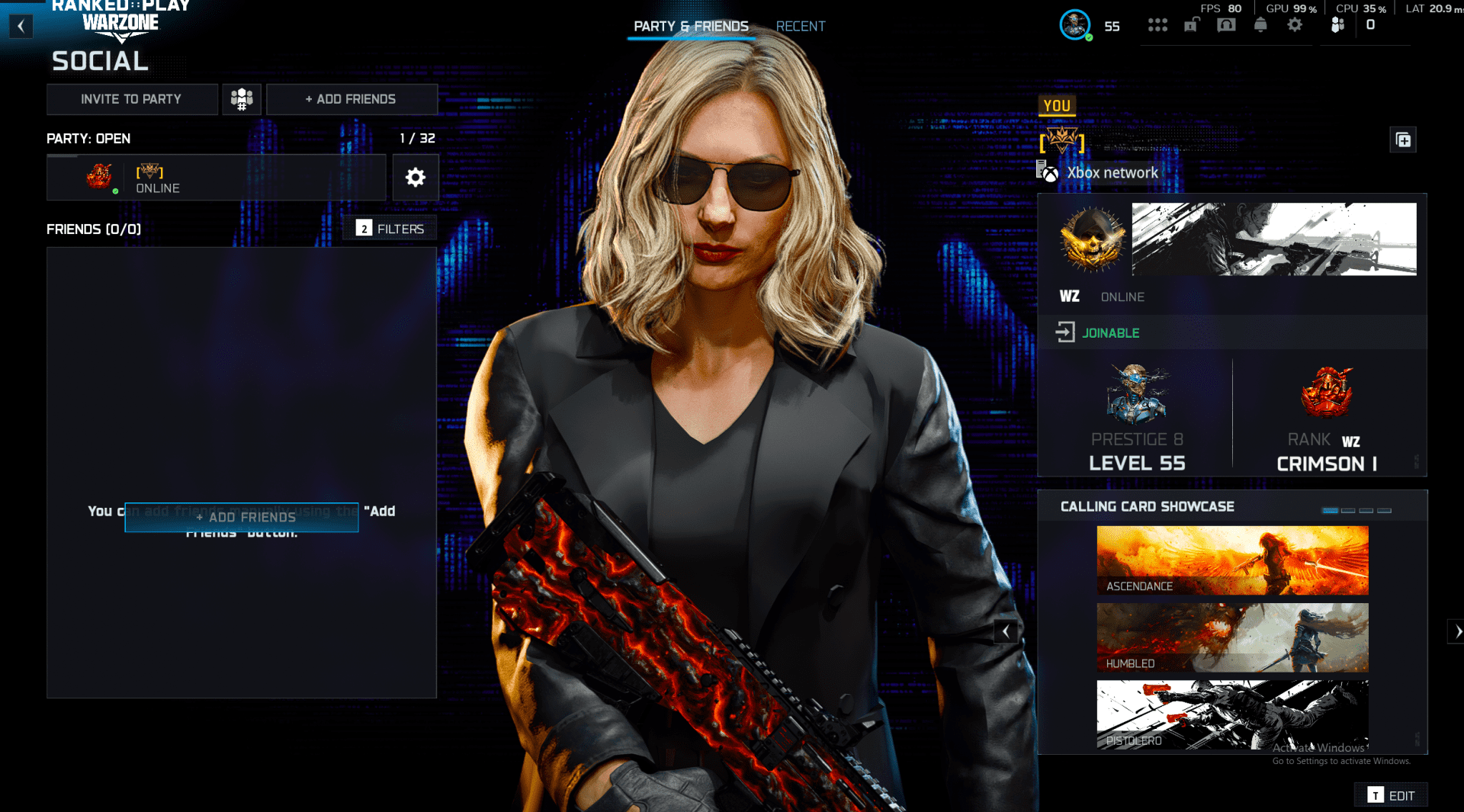Screen dimensions: 1464x812
Task: Select the Party & Friends tab
Action: [690, 26]
